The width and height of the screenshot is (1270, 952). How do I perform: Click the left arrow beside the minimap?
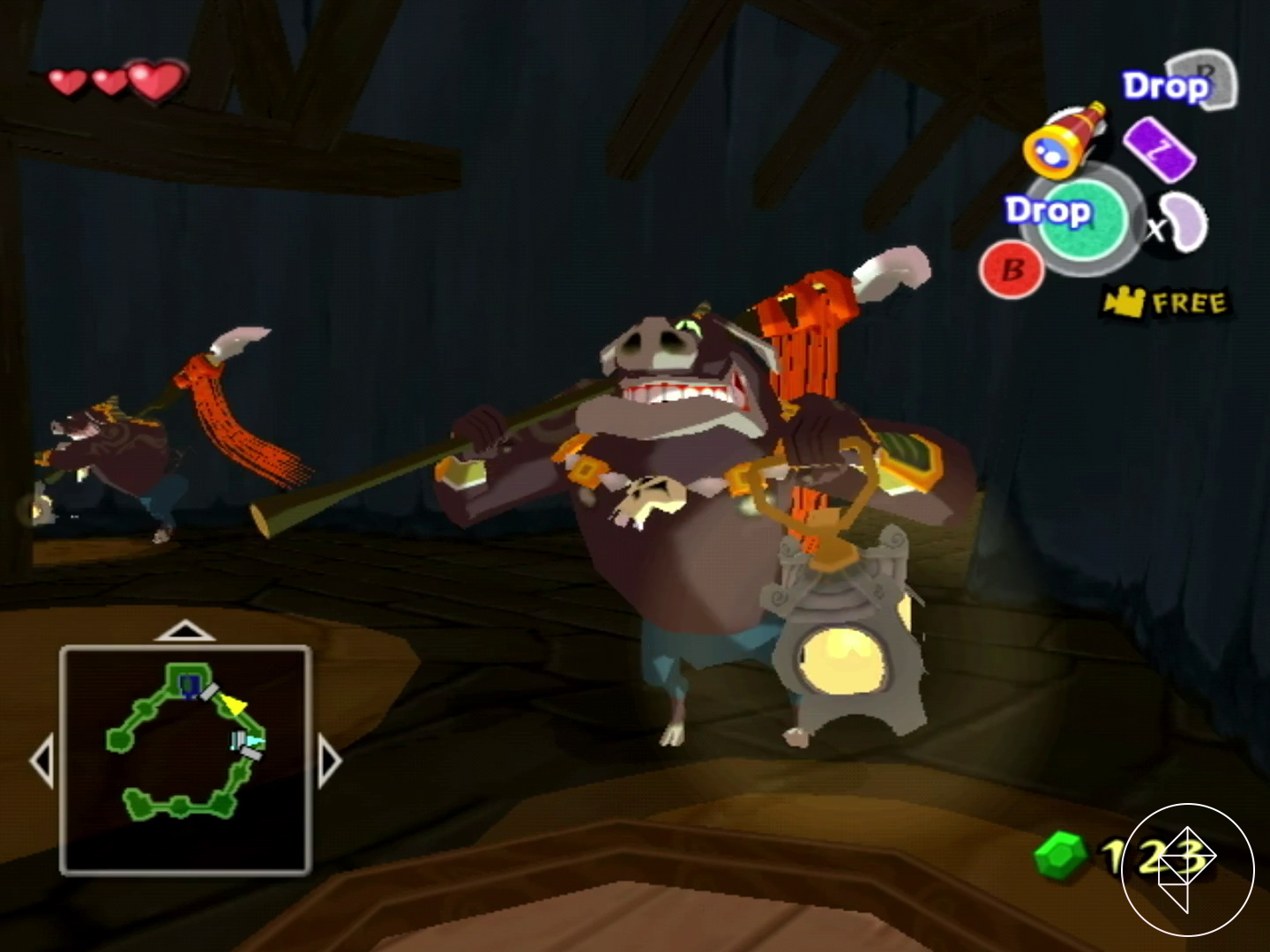[x=42, y=761]
